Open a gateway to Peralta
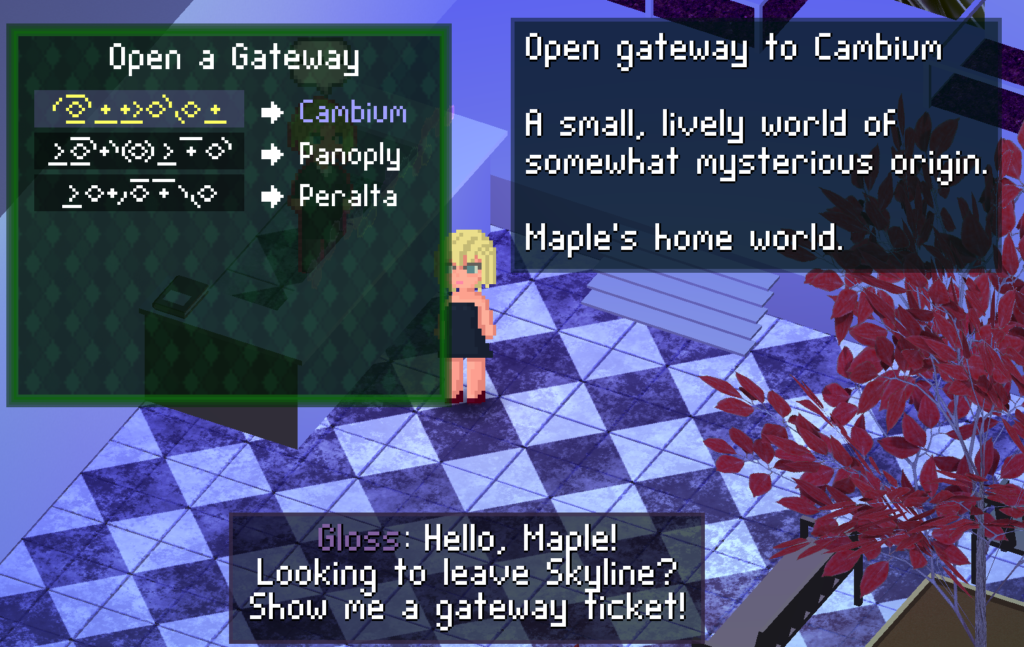 tap(347, 196)
